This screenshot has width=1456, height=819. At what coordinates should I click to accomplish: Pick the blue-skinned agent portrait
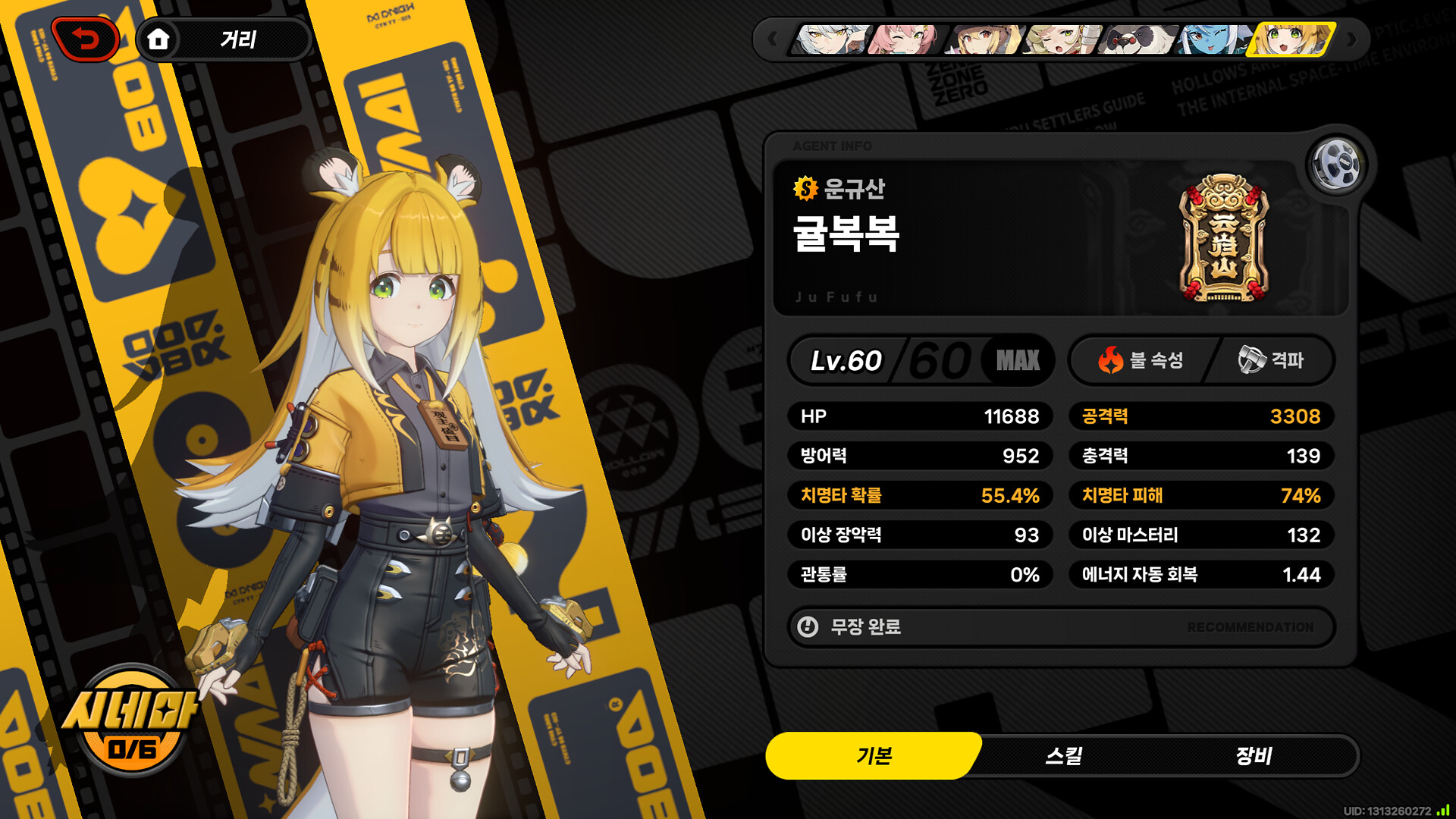(x=1216, y=39)
